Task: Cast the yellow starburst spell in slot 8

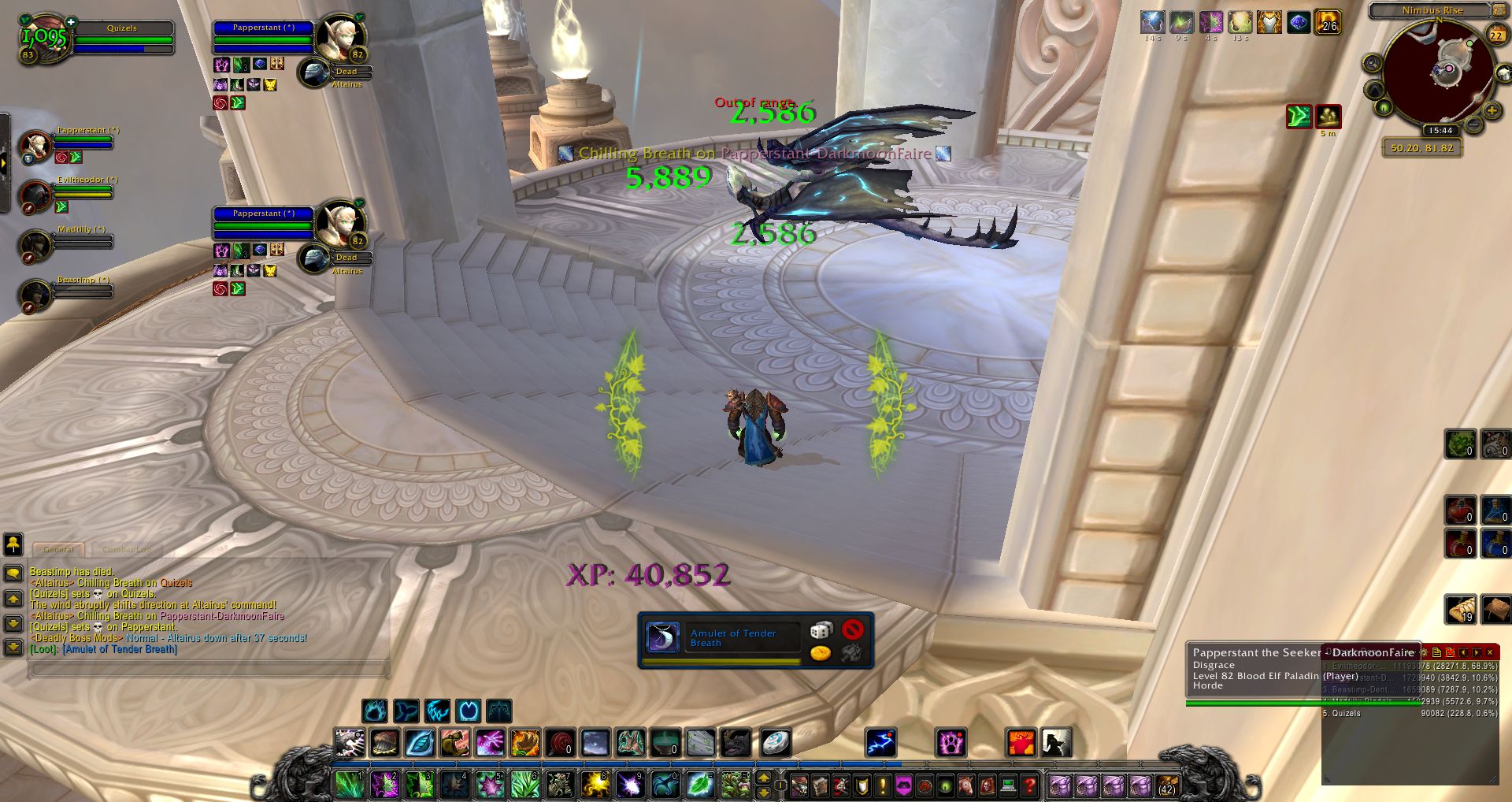Action: click(595, 785)
